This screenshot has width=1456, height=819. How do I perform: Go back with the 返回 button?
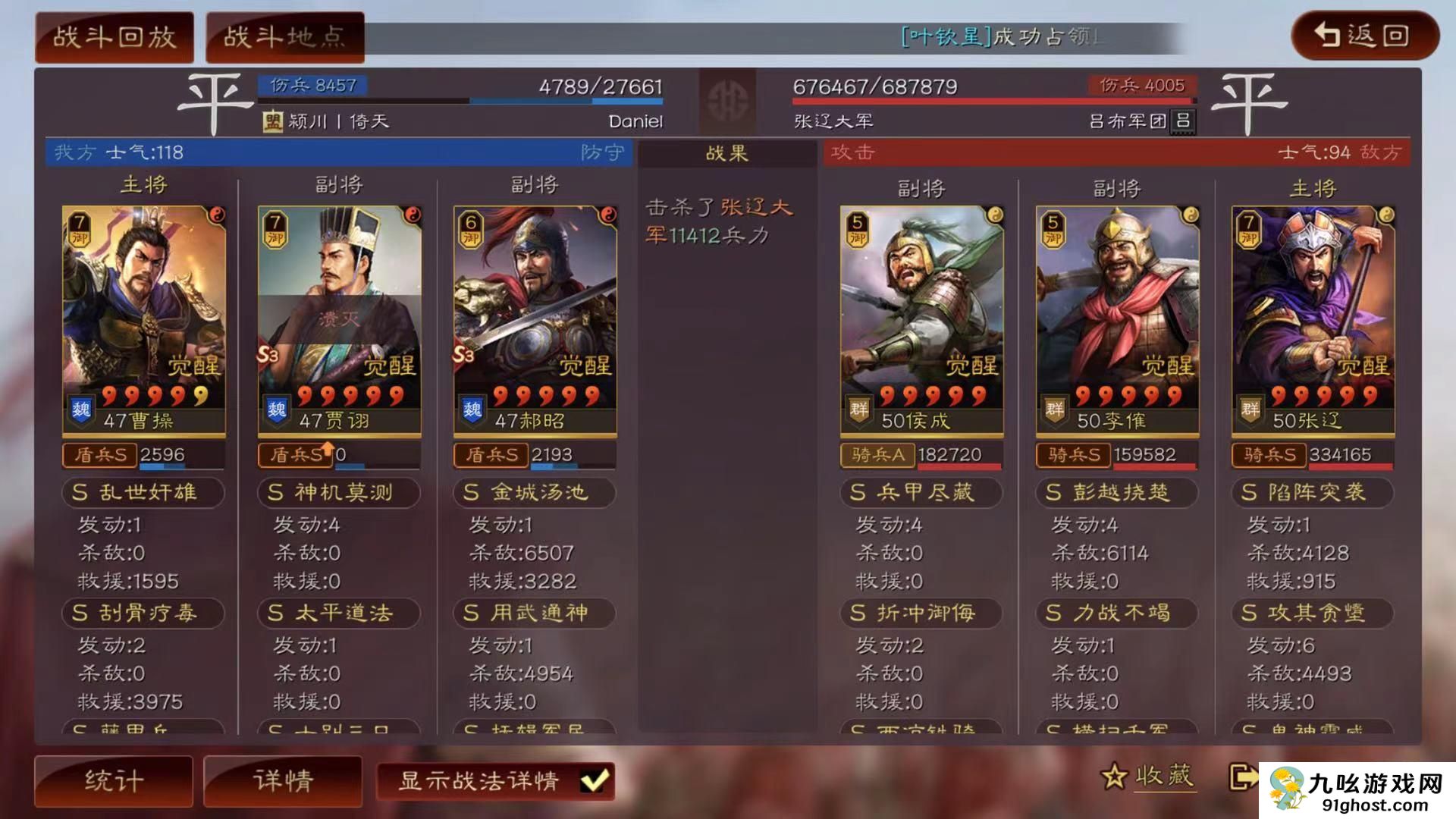(1364, 35)
